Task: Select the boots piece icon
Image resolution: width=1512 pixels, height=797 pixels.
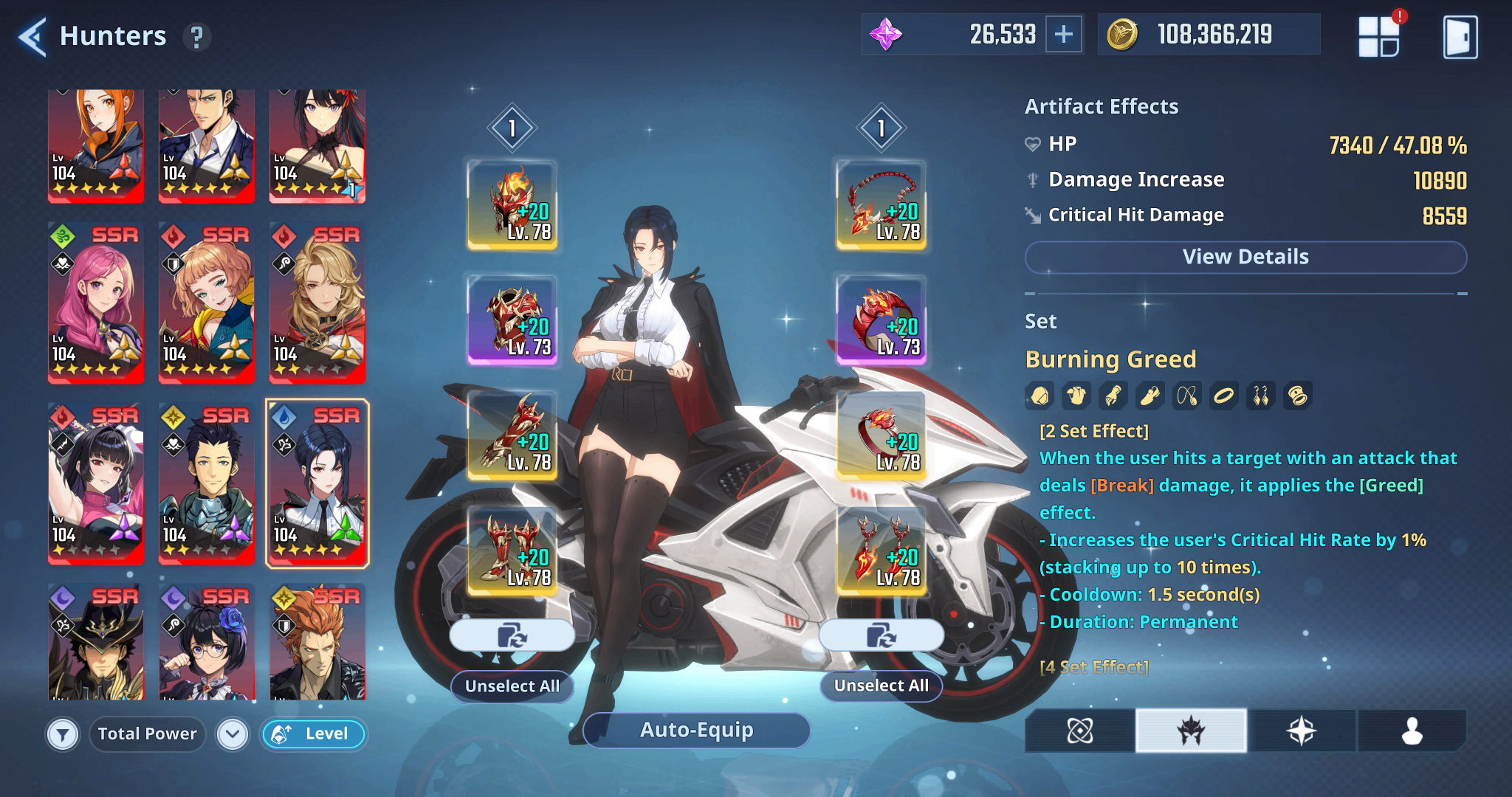Action: [x=1150, y=395]
